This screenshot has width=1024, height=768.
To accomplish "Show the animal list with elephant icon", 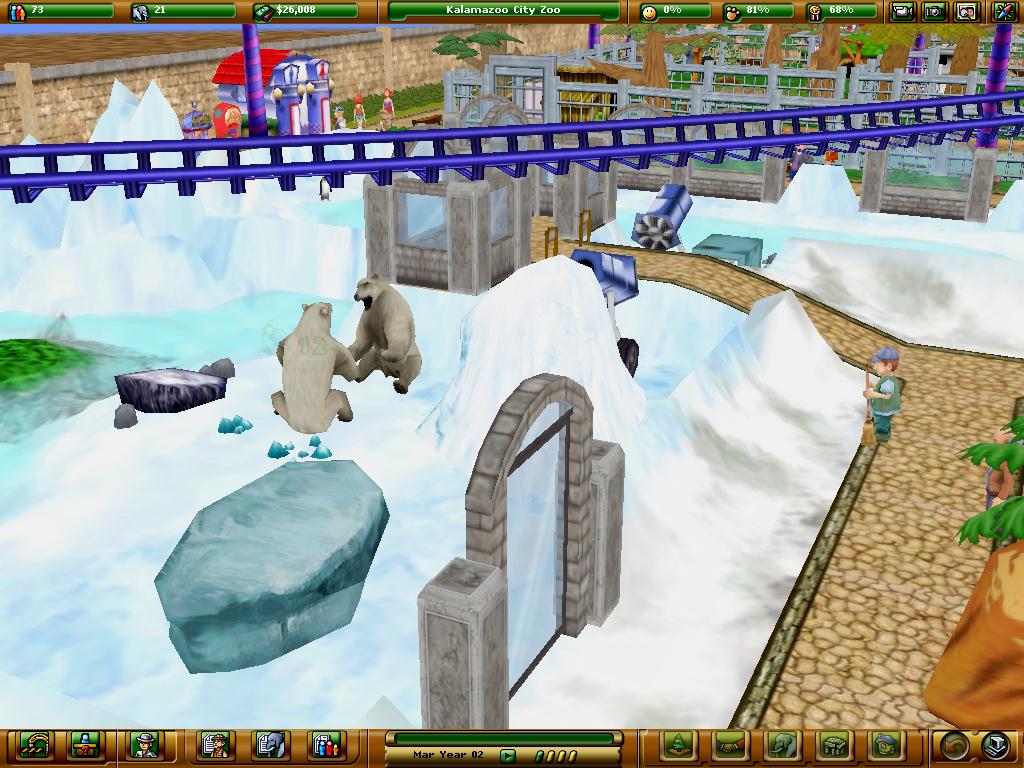I will coord(270,745).
